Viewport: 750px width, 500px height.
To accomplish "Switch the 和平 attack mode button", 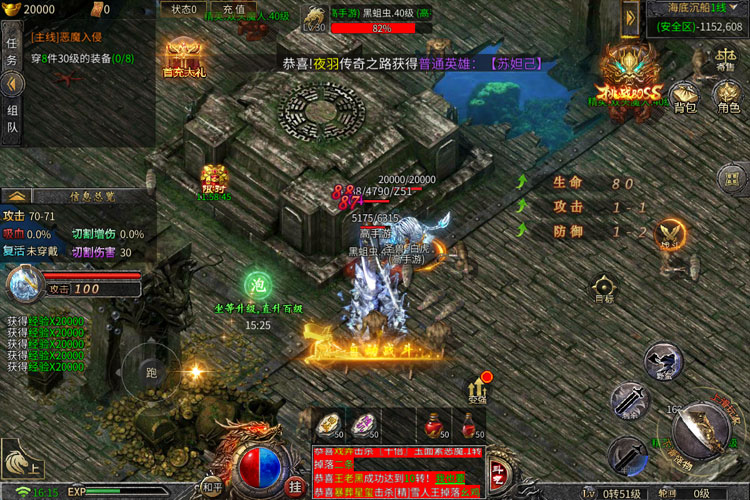I will (x=211, y=487).
